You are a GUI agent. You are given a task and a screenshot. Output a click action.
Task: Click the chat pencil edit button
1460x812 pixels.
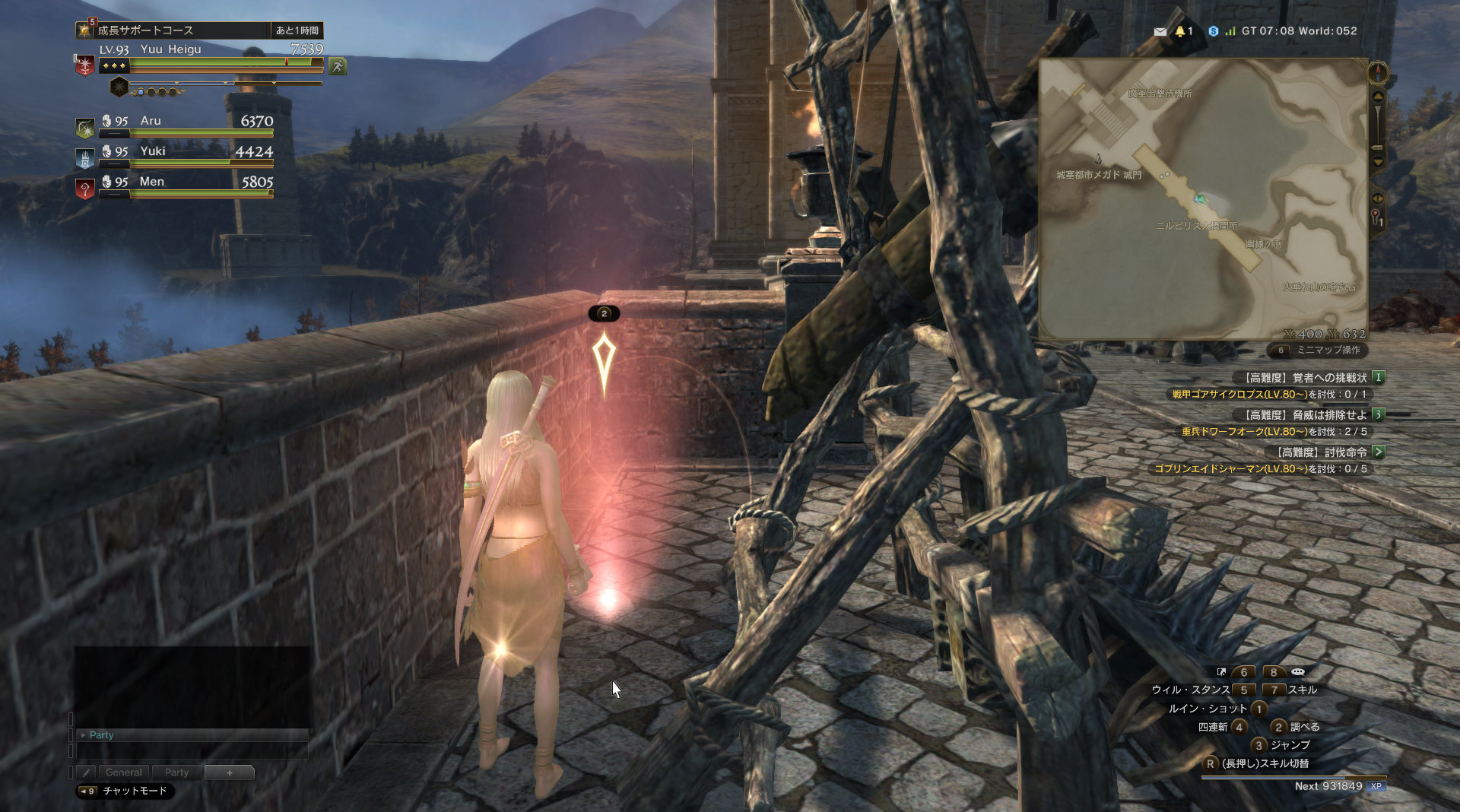point(86,772)
